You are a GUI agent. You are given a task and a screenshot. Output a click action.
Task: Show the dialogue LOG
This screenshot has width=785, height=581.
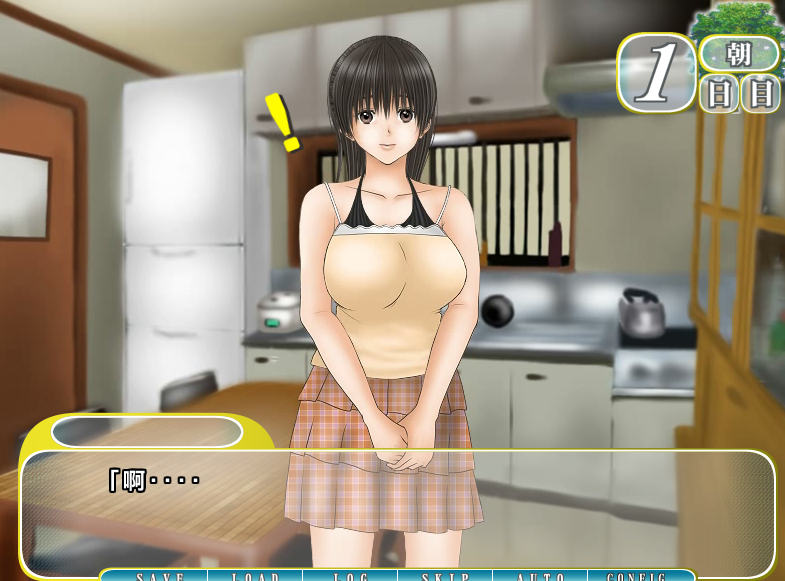tap(350, 576)
